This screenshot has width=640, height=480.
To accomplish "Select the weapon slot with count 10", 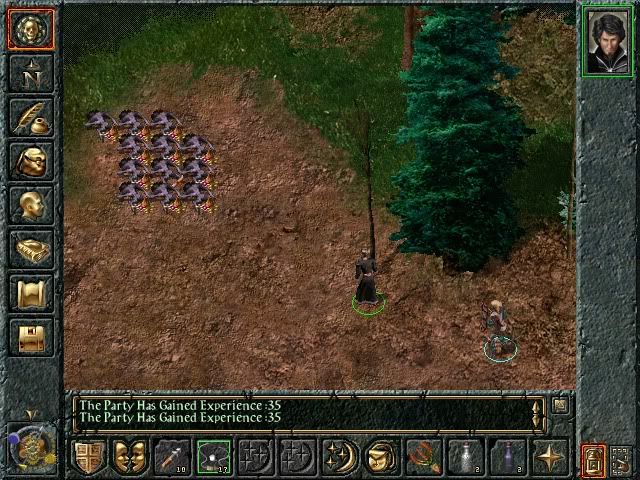I will (170, 456).
